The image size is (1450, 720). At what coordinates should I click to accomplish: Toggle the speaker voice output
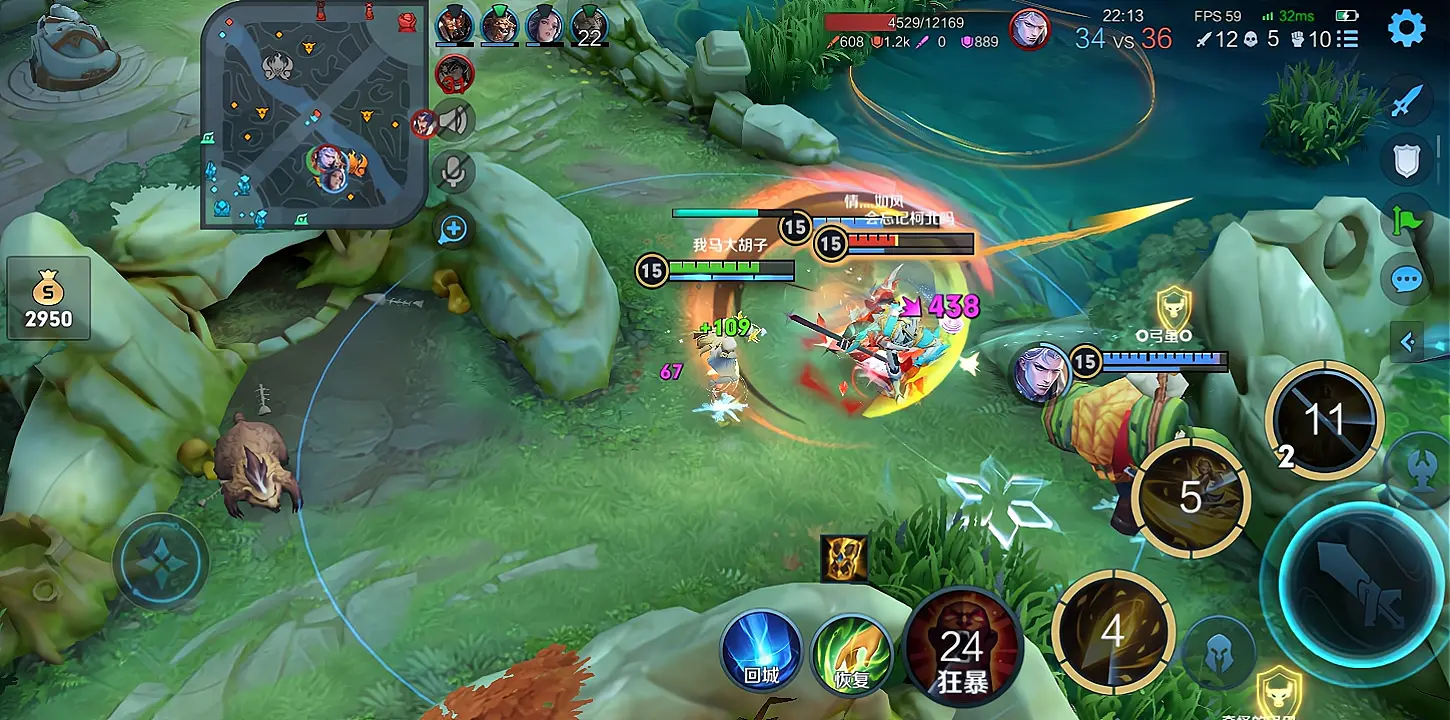pos(454,121)
